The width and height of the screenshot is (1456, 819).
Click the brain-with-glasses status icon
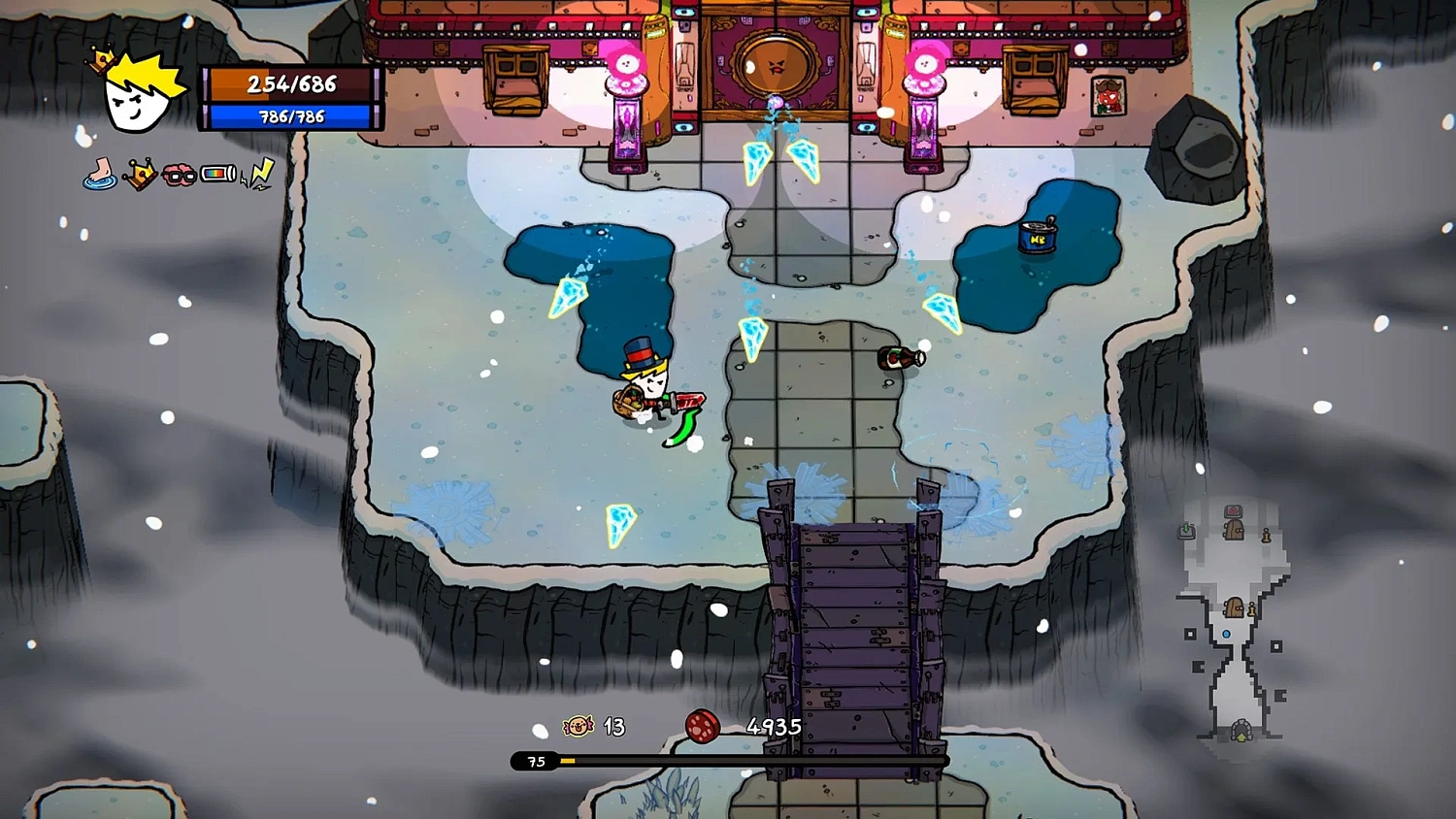179,174
